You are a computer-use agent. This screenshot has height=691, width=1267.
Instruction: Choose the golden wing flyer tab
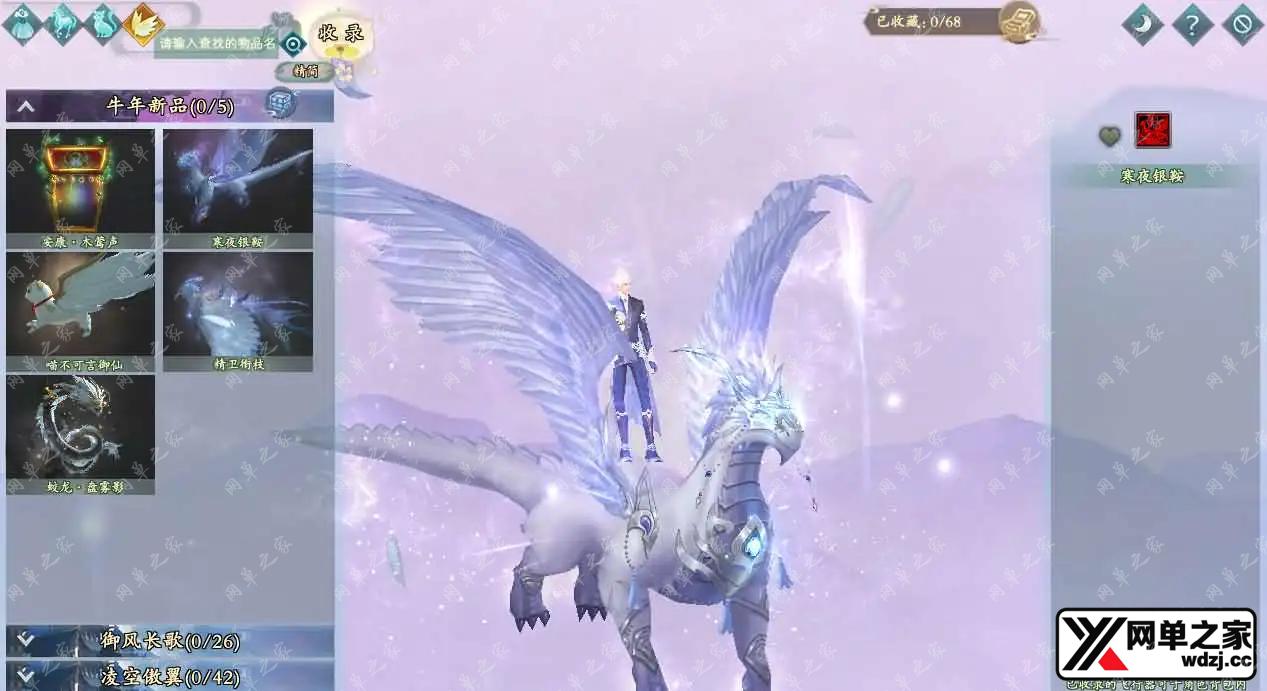point(144,24)
